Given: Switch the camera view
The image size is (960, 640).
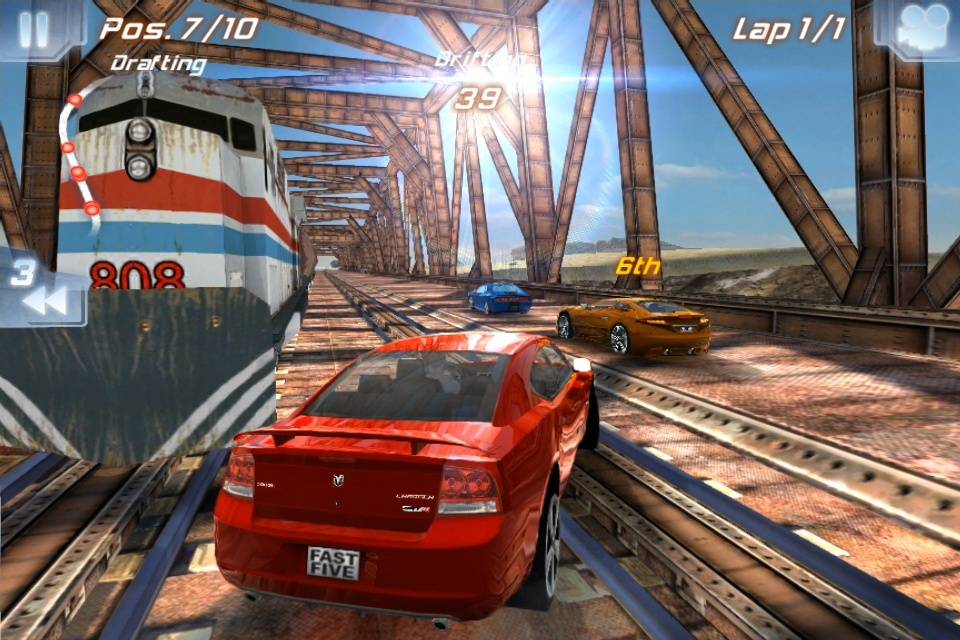Looking at the screenshot, I should pyautogui.click(x=922, y=29).
